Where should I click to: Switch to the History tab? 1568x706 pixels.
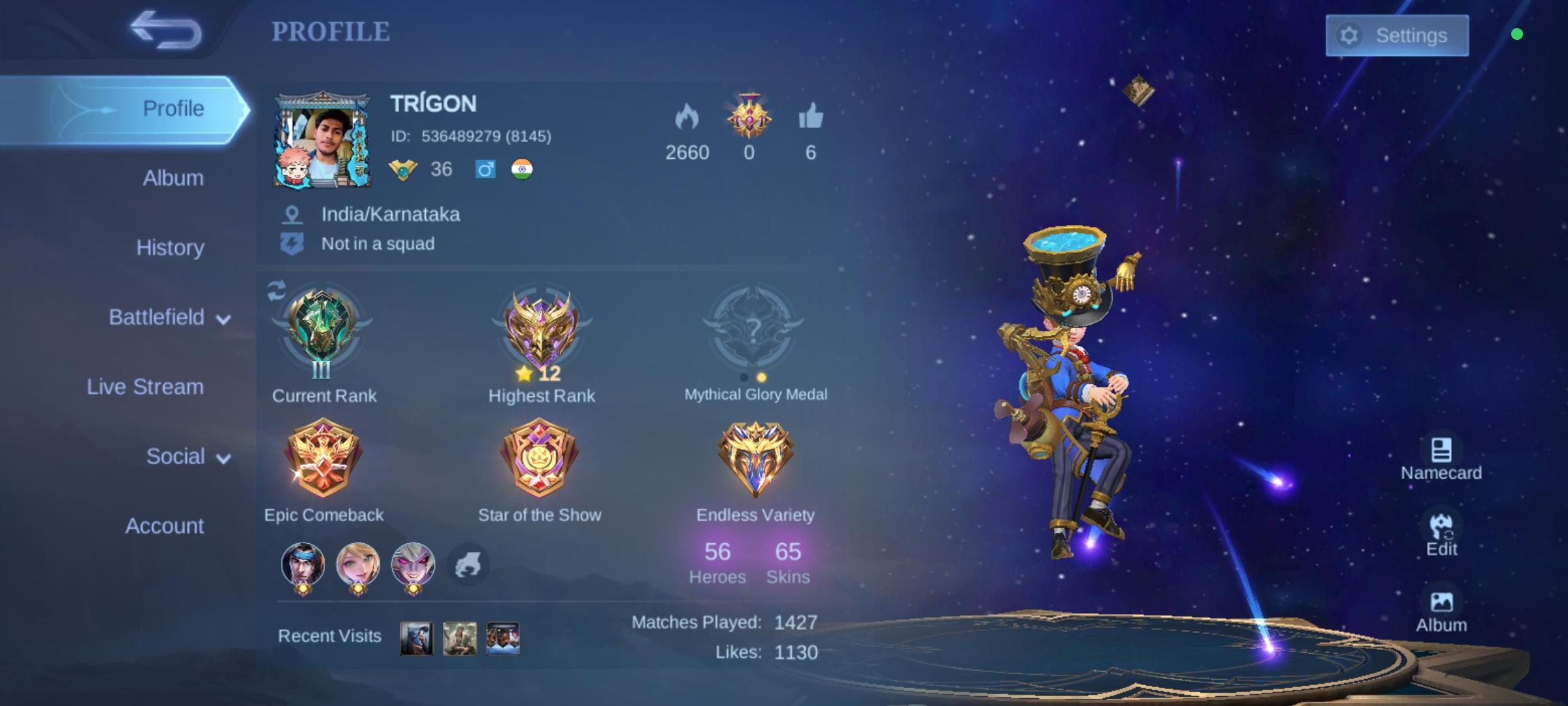(x=170, y=247)
